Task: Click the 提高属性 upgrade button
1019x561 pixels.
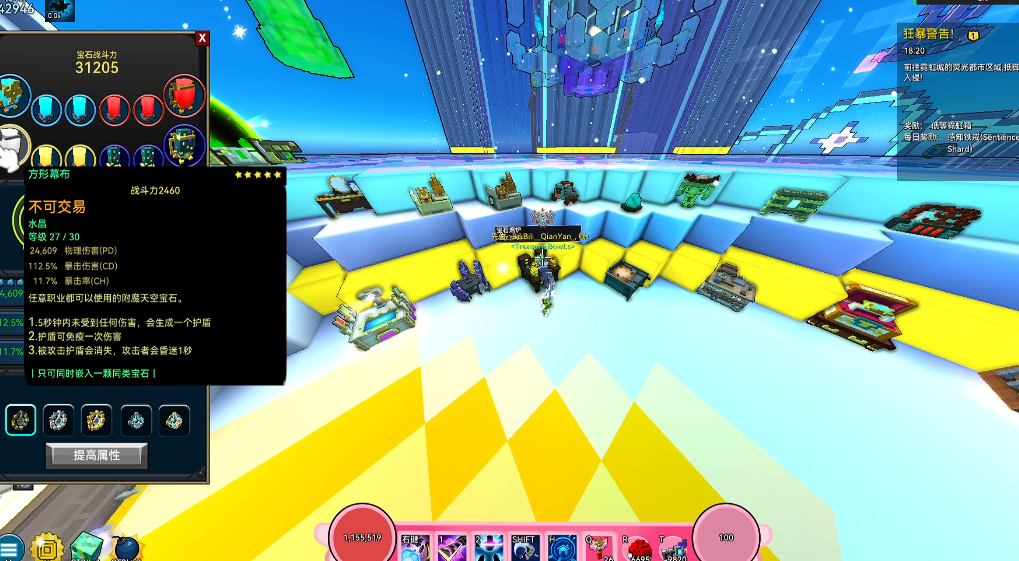Action: click(x=96, y=455)
